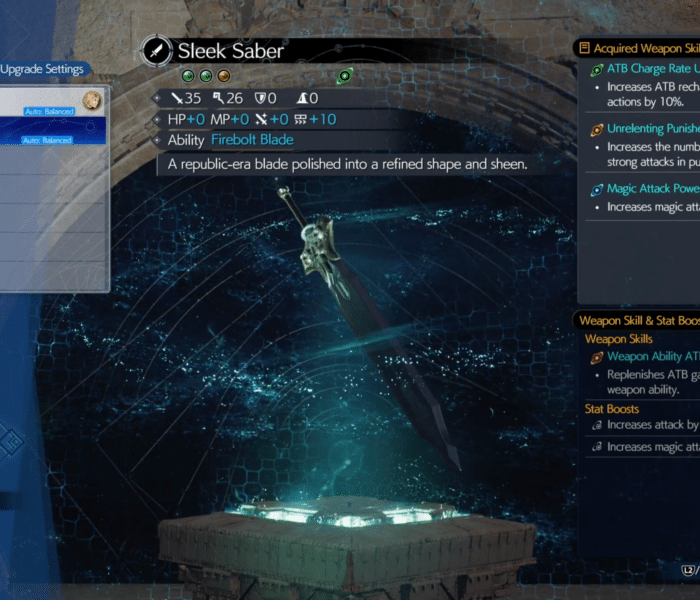This screenshot has height=600, width=700.
Task: Select the Magic Attack Power Up skill
Action: 650,188
